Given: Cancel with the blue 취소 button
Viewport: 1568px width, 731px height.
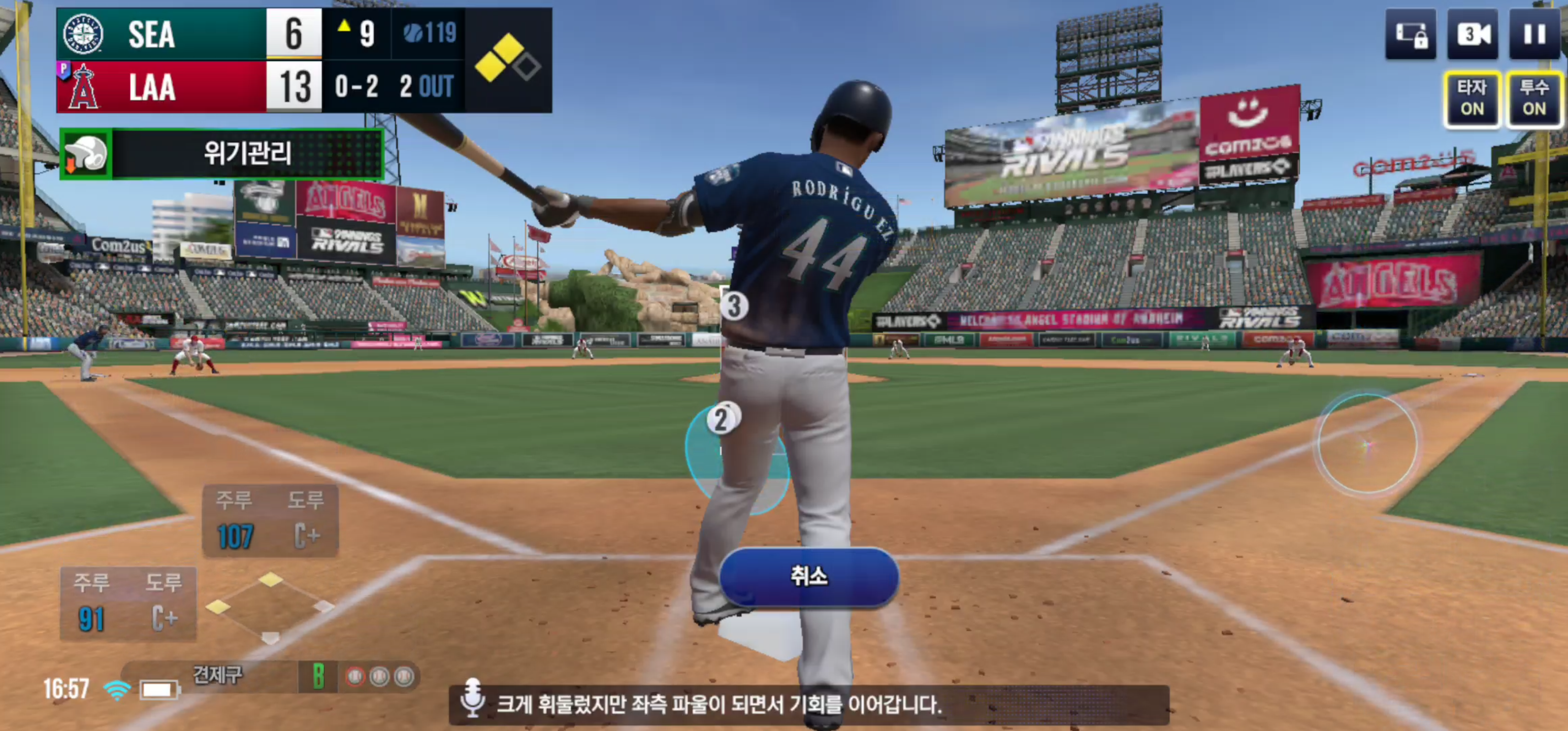Looking at the screenshot, I should coord(808,576).
